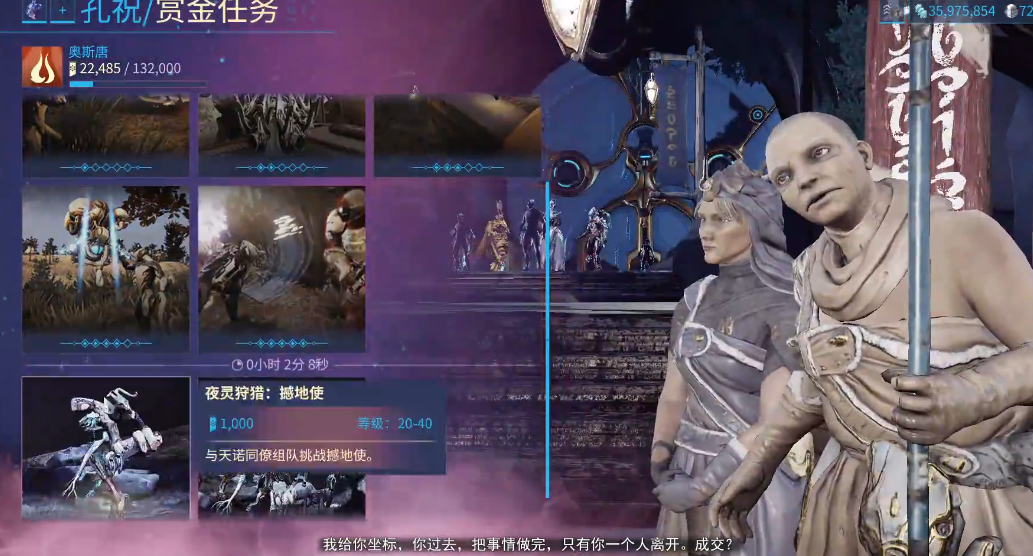Click the plus button next to the avatar
The width and height of the screenshot is (1033, 556).
pos(62,10)
